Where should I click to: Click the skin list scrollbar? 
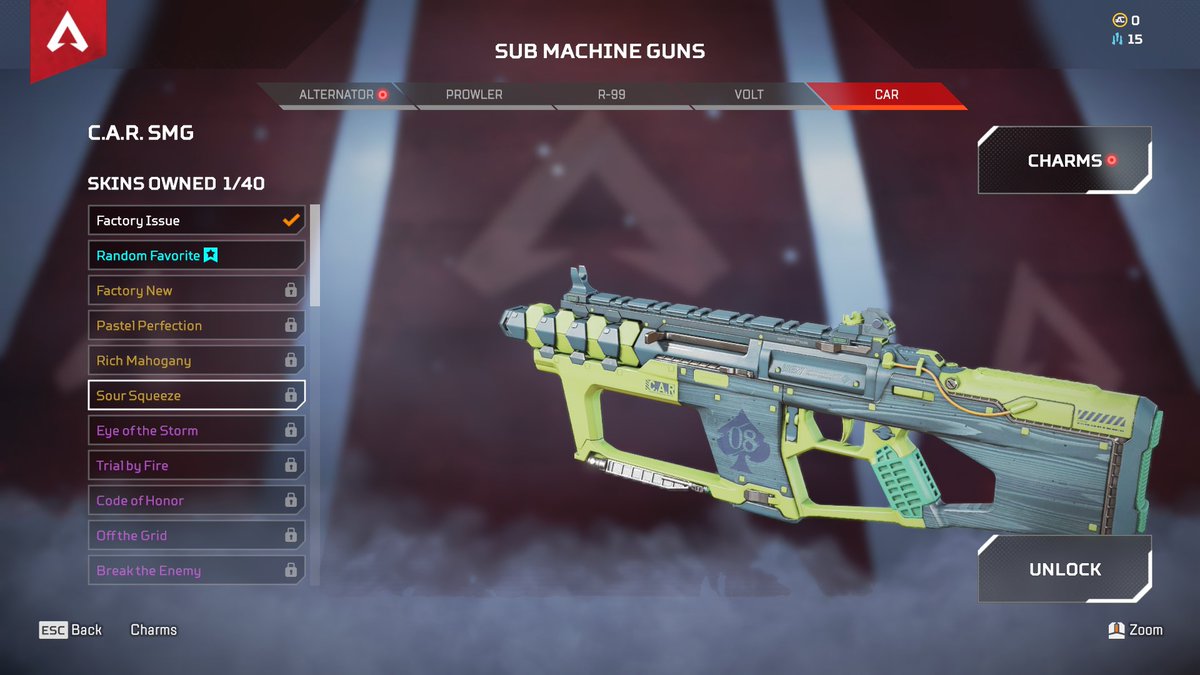(x=315, y=255)
